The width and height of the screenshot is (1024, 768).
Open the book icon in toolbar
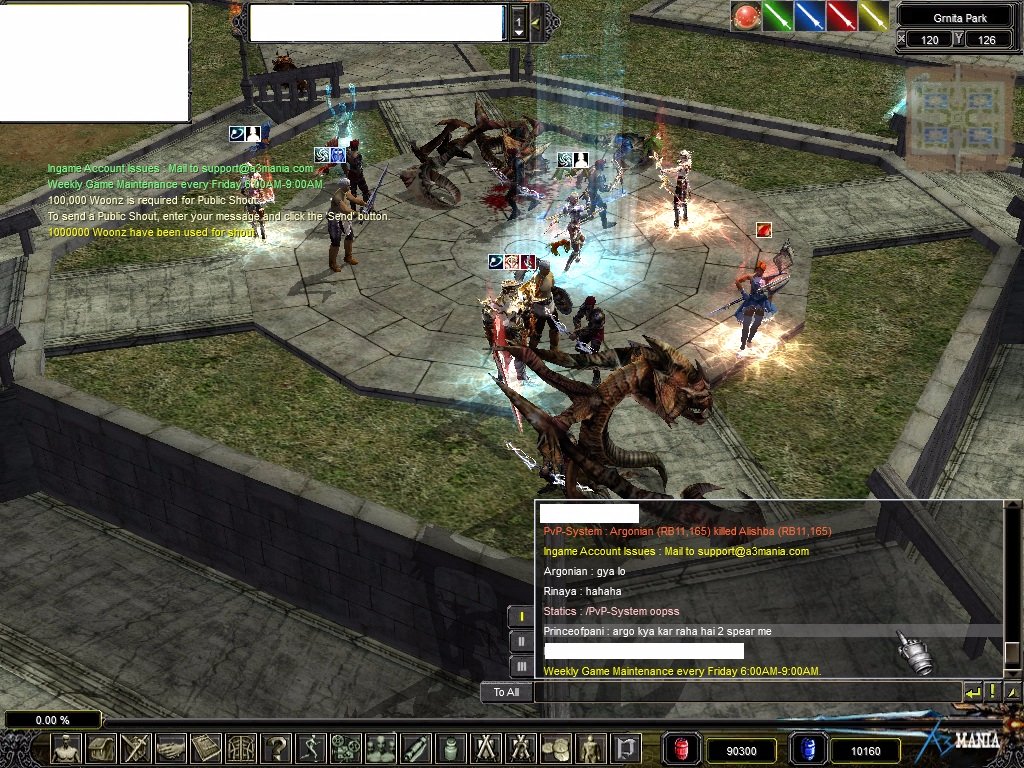pos(206,748)
